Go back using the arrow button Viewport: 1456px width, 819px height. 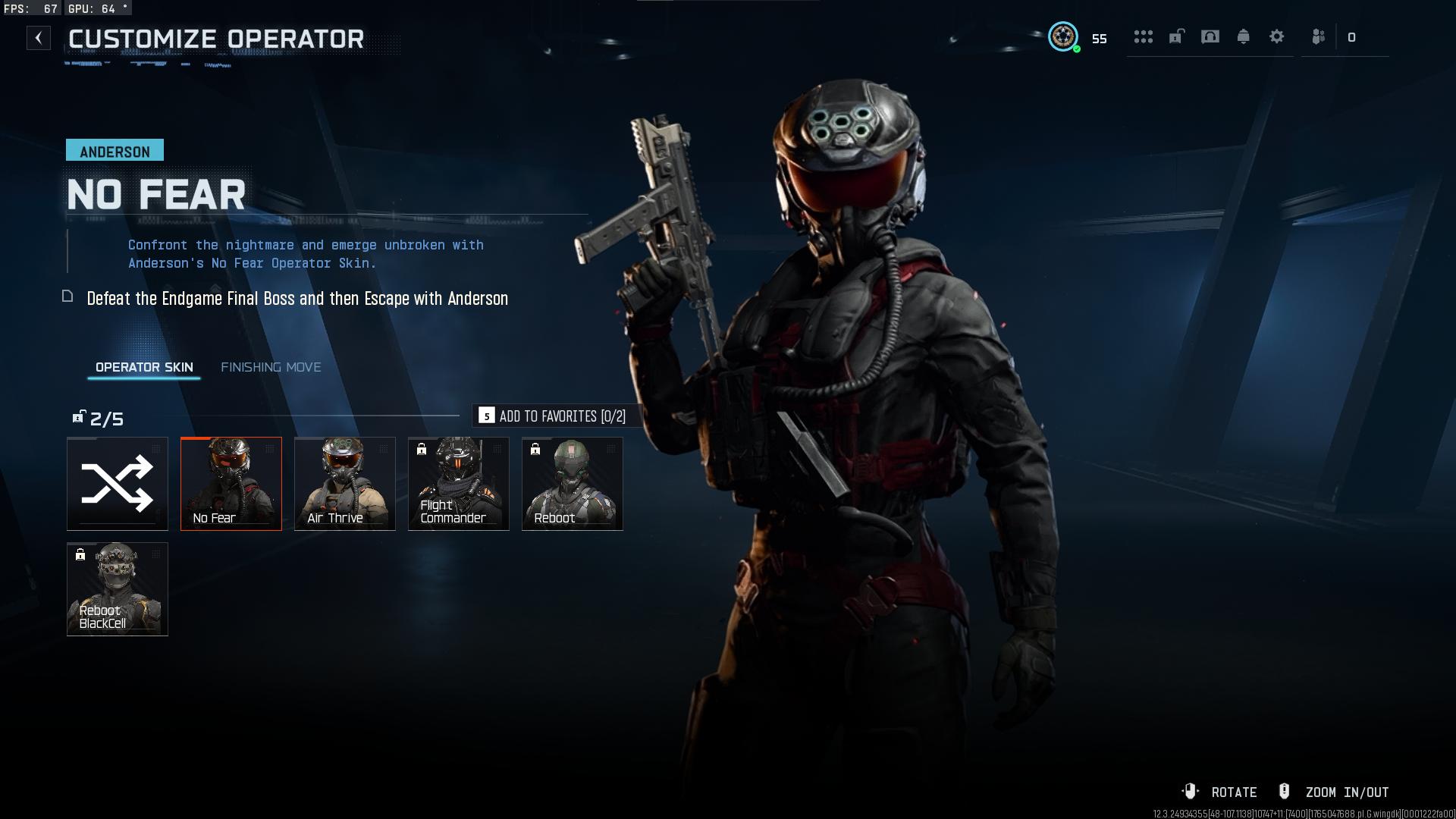(x=39, y=38)
